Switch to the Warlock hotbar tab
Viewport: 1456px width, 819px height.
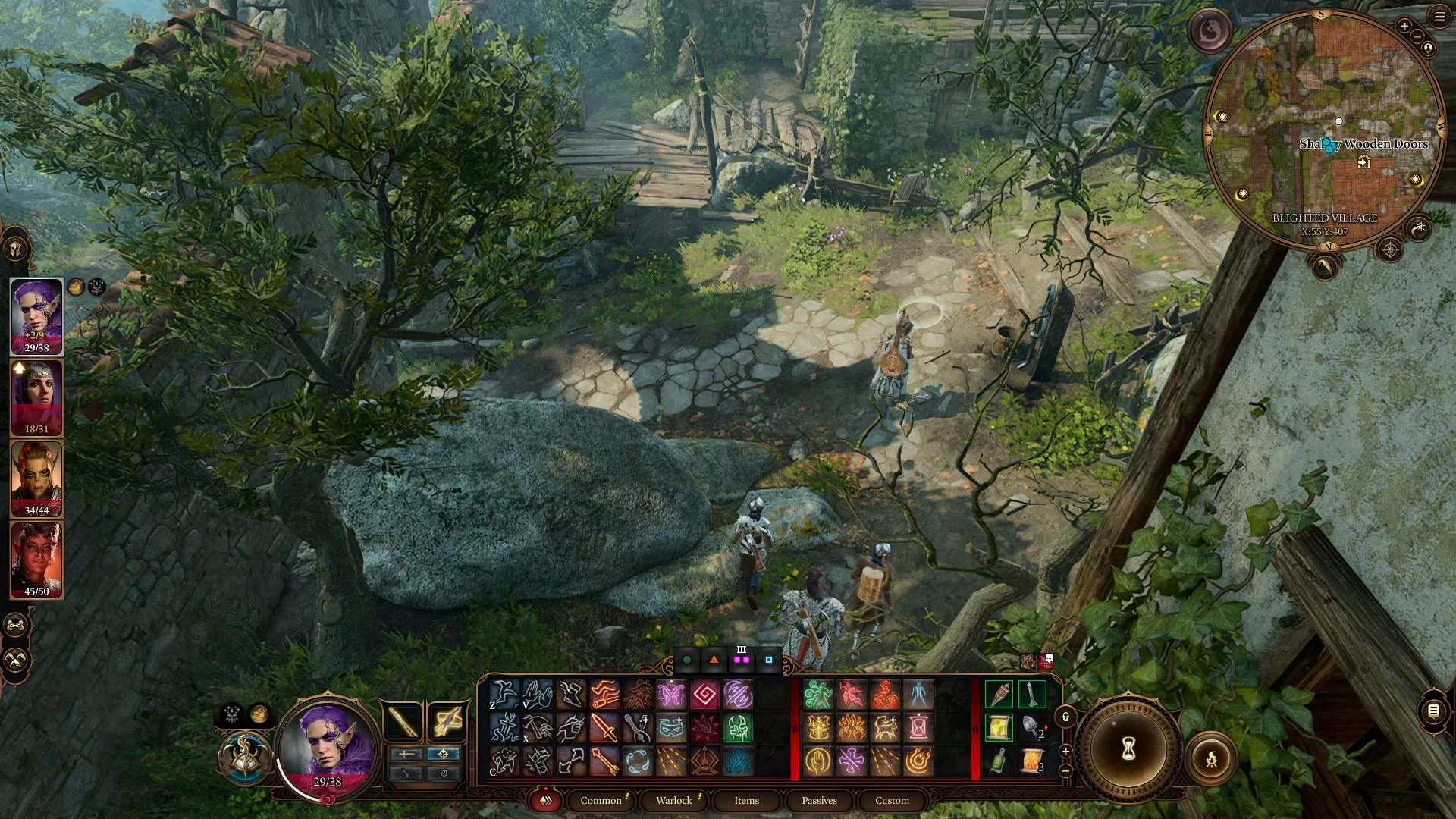point(673,800)
